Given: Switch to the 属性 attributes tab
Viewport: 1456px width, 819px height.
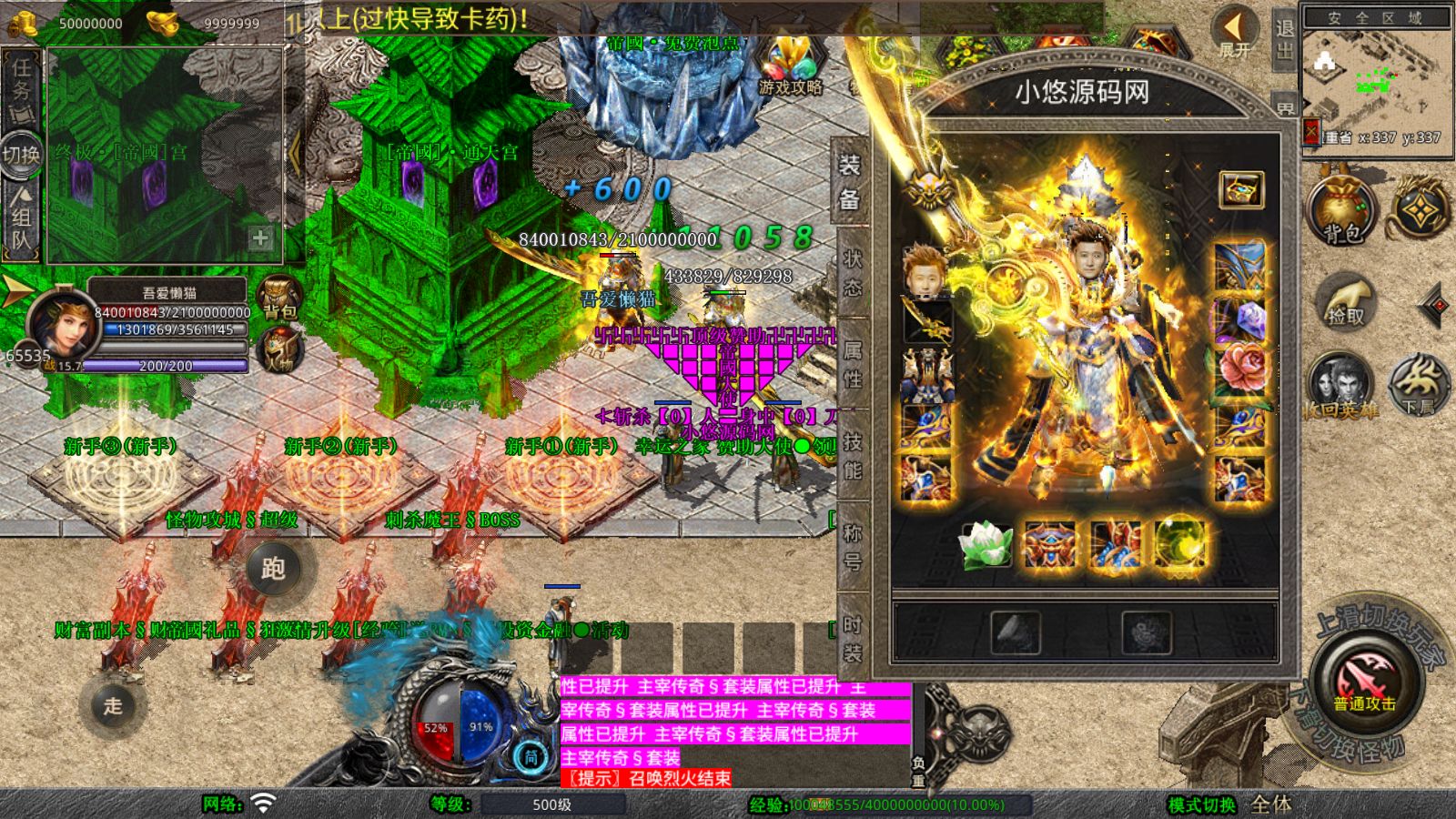Looking at the screenshot, I should click(852, 363).
